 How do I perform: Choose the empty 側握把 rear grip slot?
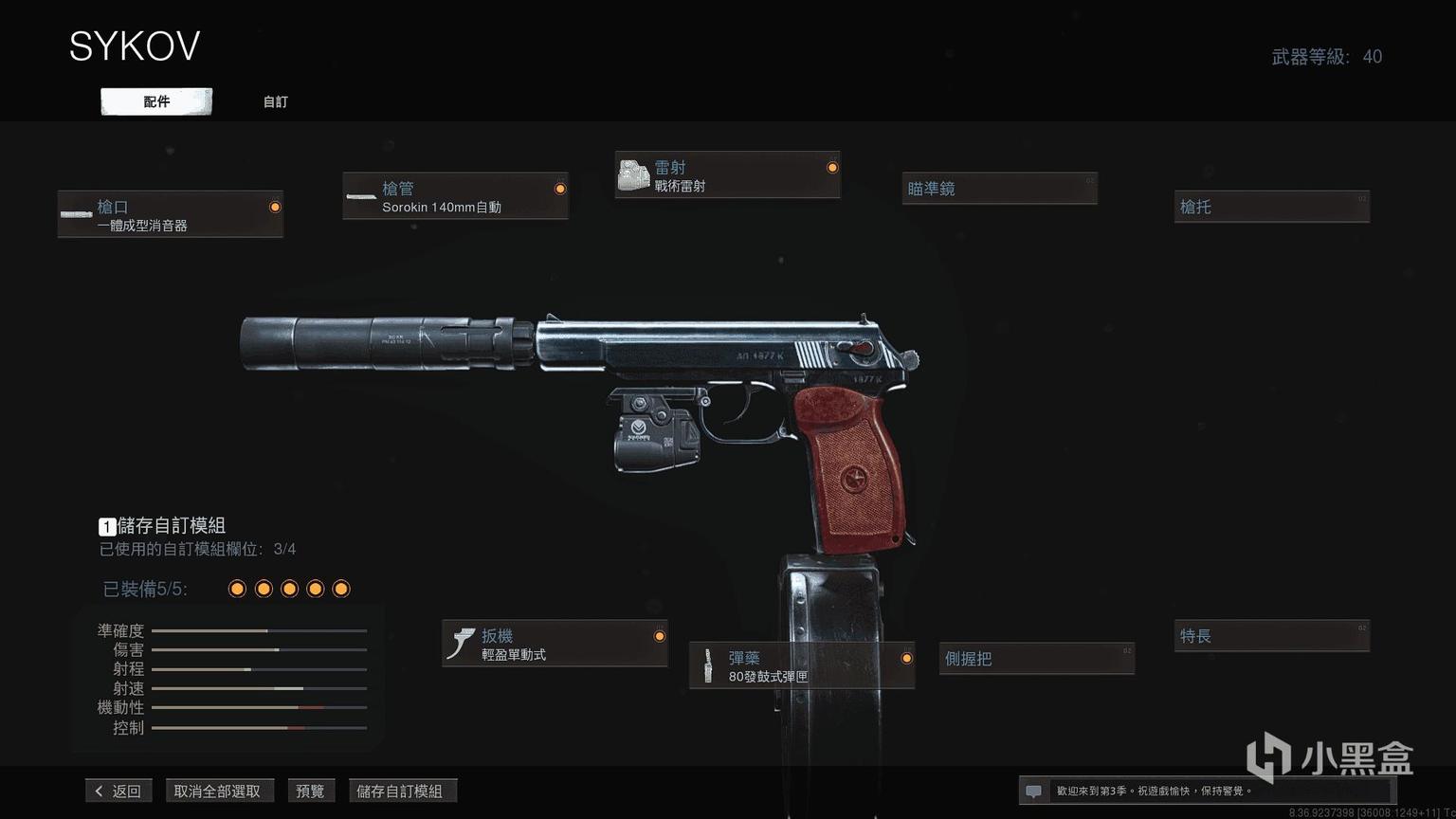1036,658
